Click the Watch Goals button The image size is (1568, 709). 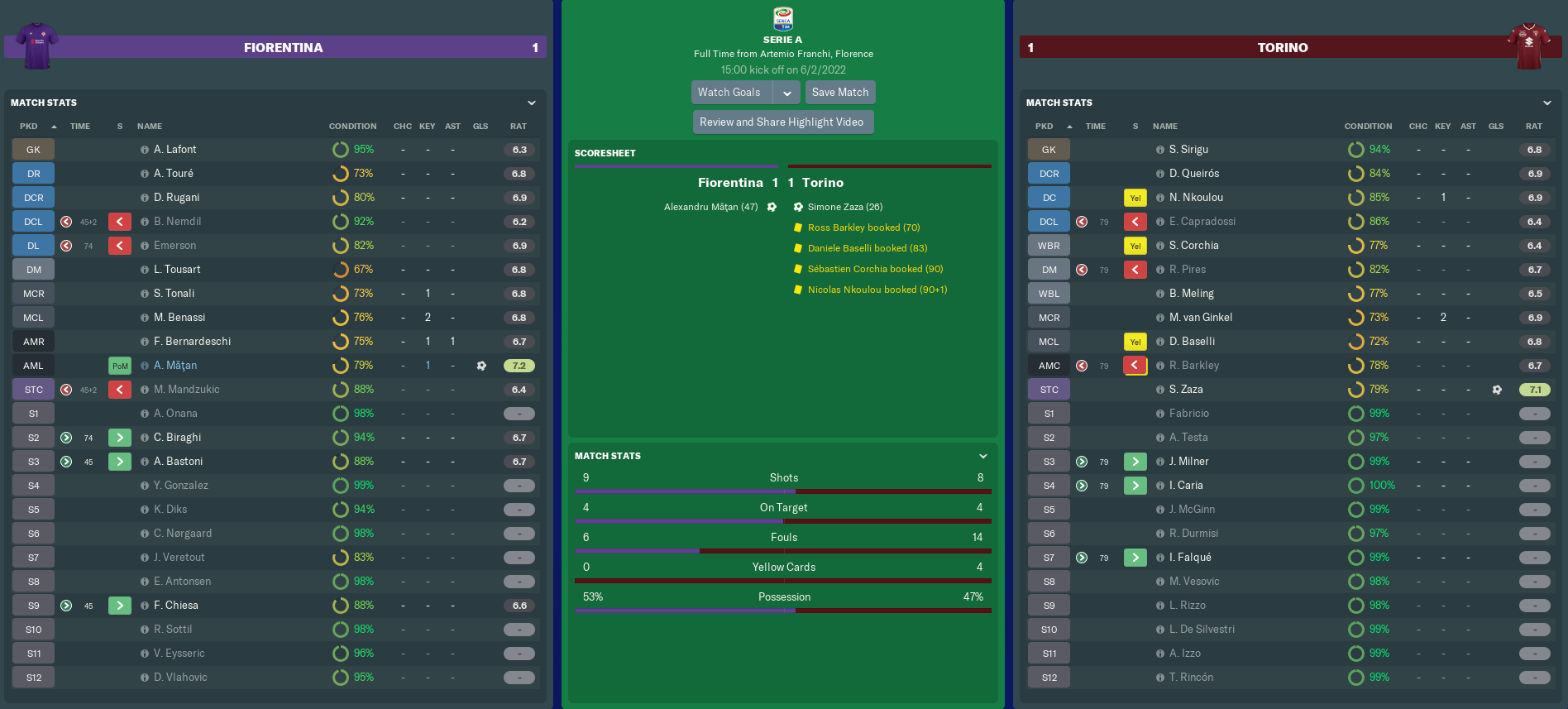(x=729, y=93)
